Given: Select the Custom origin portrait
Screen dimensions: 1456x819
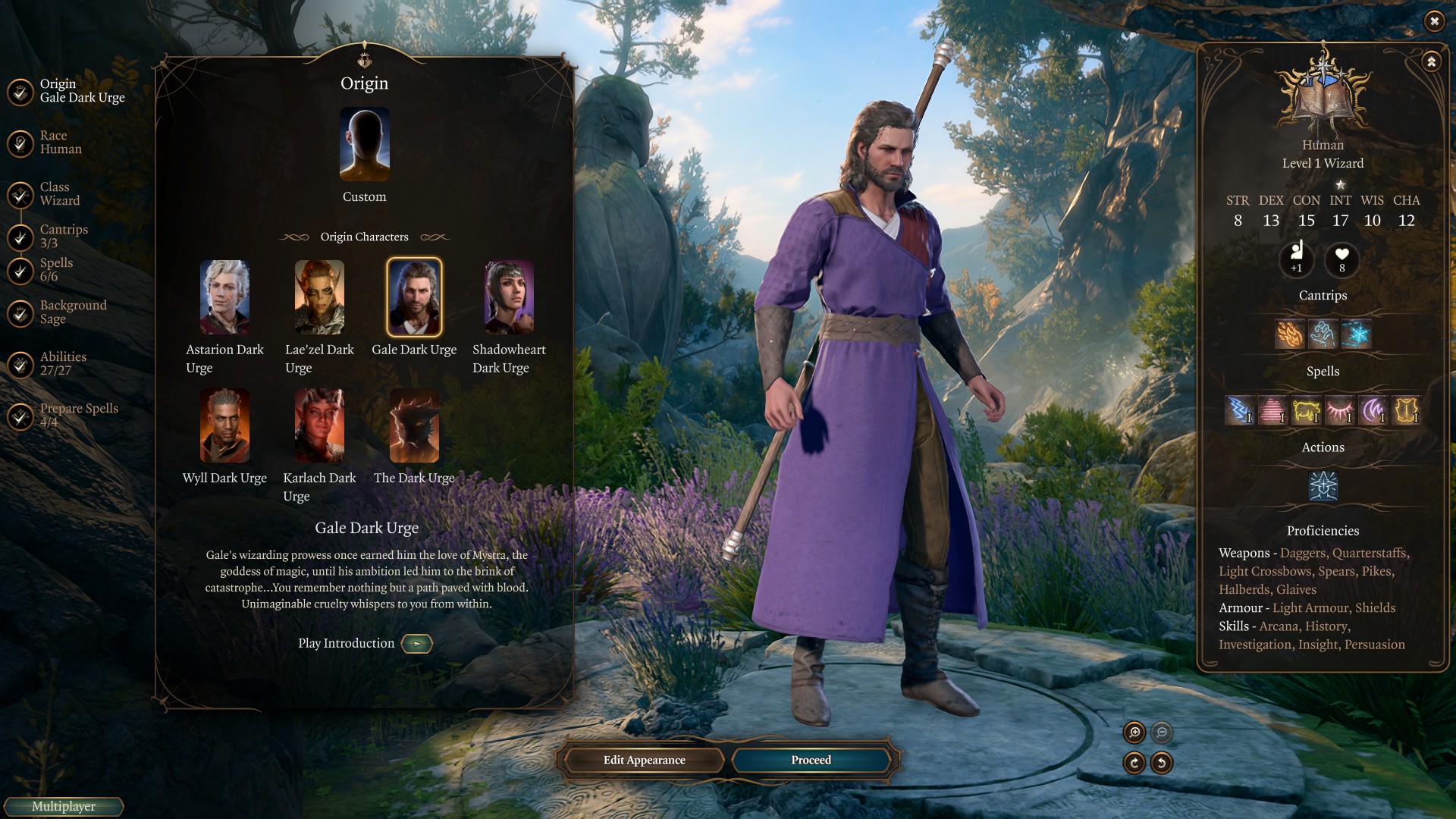Looking at the screenshot, I should click(364, 145).
